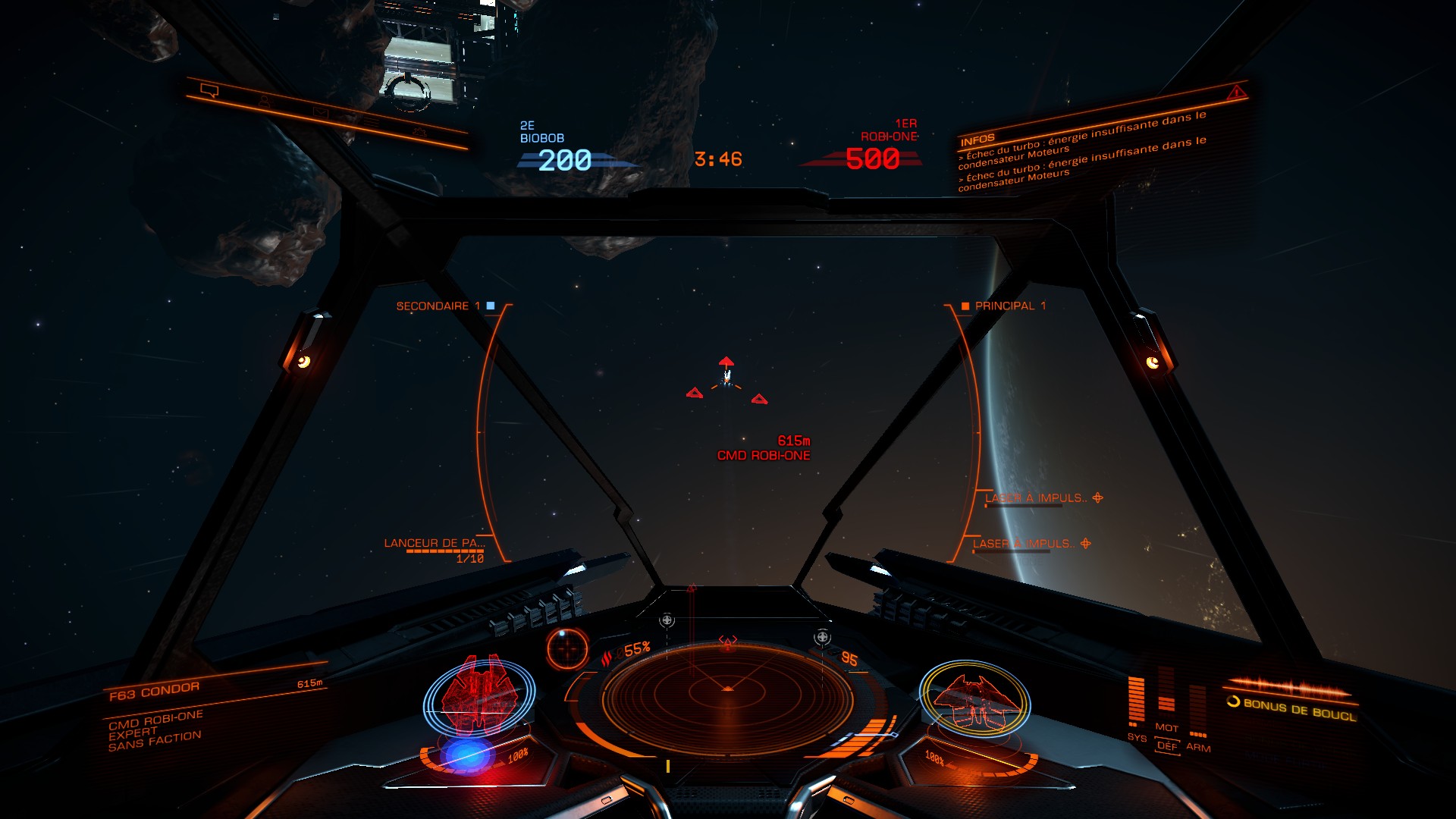
Task: Click the circular radar scanner
Action: tap(726, 696)
